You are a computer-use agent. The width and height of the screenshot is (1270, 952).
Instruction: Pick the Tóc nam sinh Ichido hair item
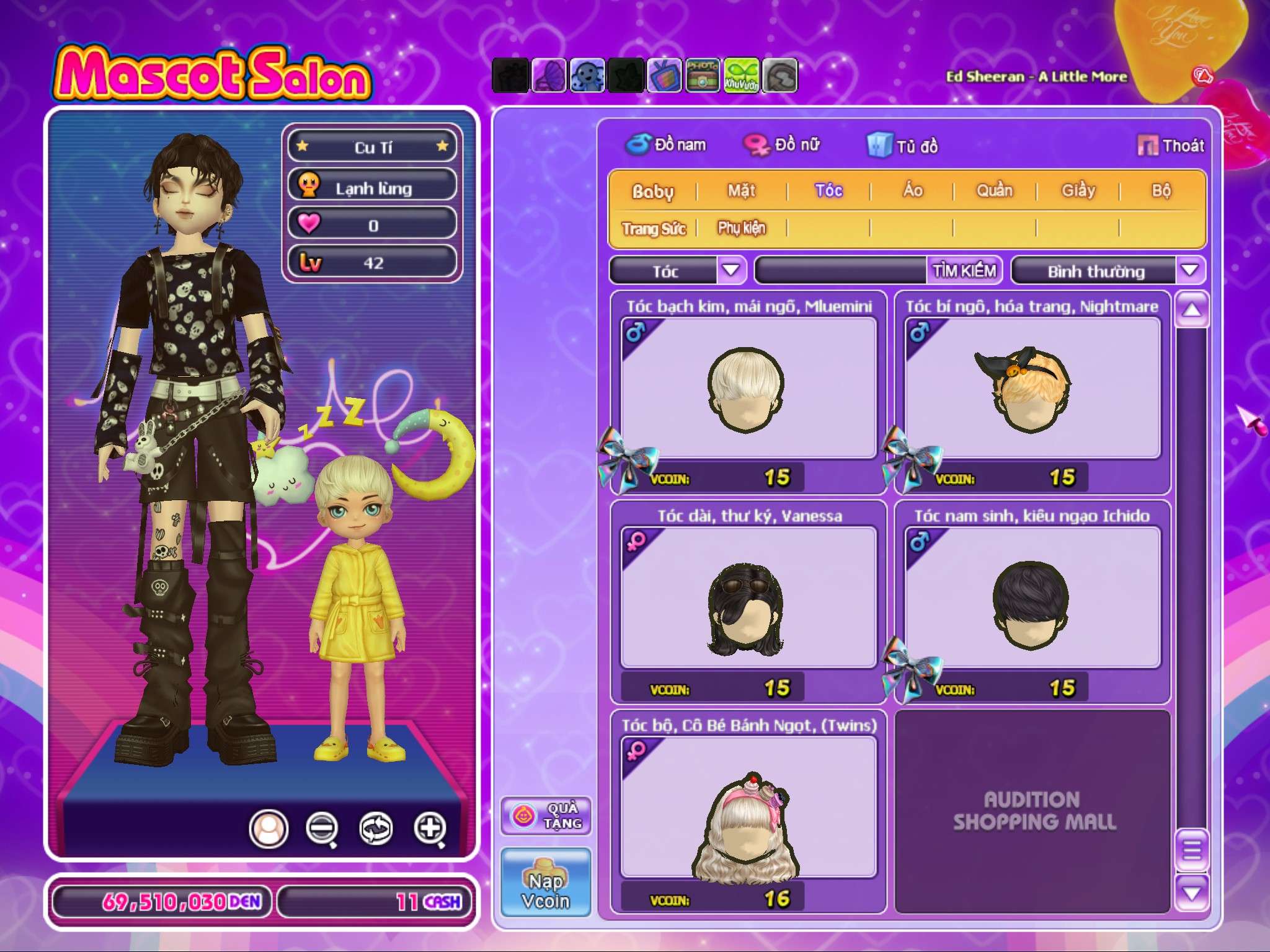coord(1032,599)
